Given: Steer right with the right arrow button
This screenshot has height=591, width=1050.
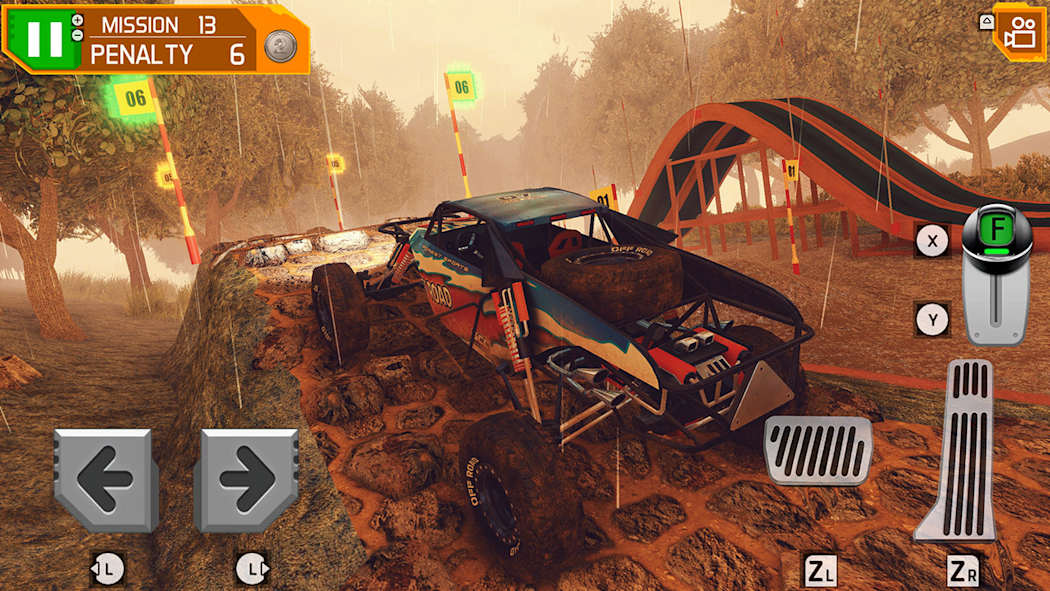Looking at the screenshot, I should pos(246,481).
